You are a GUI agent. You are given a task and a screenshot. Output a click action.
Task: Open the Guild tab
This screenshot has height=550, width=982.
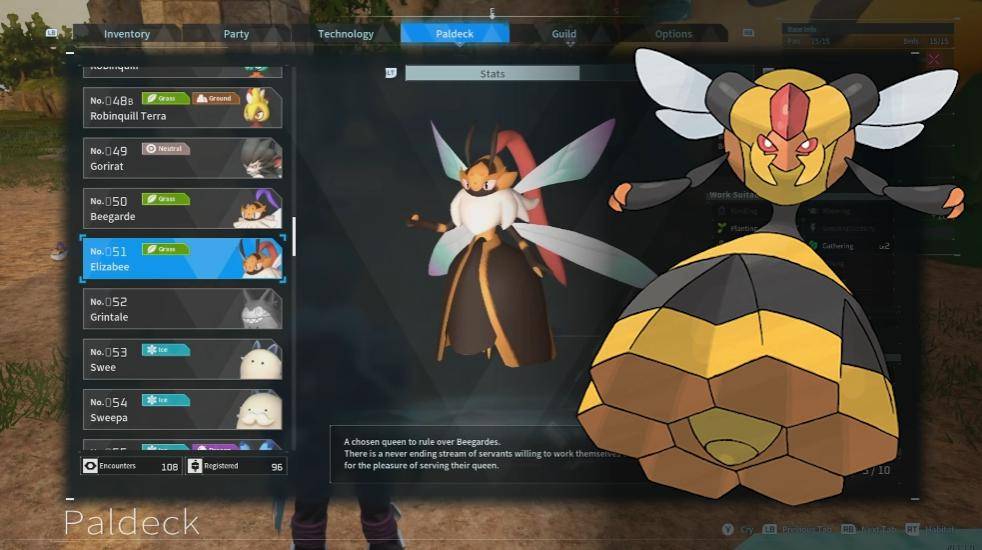click(564, 34)
